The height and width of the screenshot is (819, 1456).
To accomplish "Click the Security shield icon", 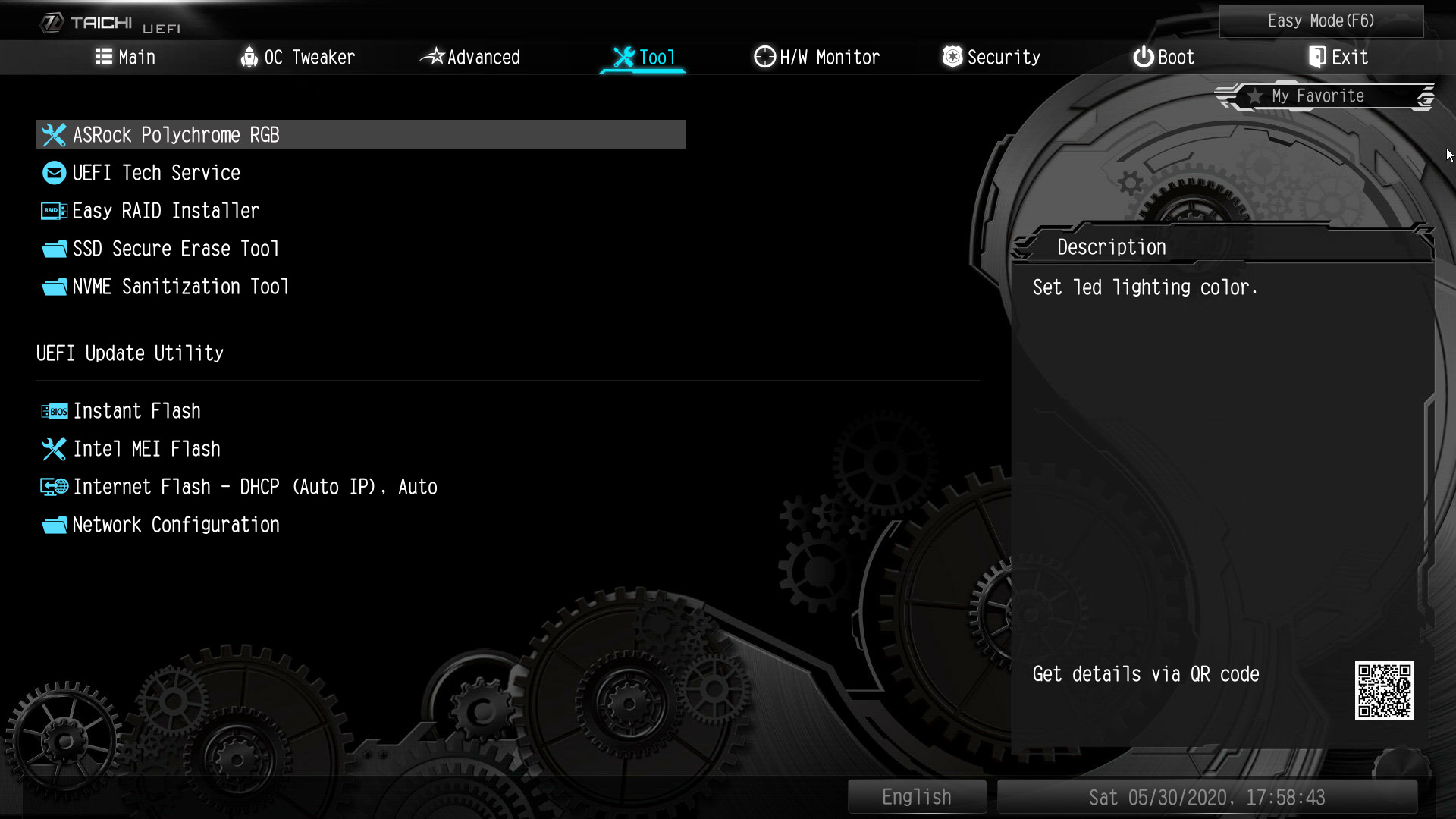I will coord(952,56).
